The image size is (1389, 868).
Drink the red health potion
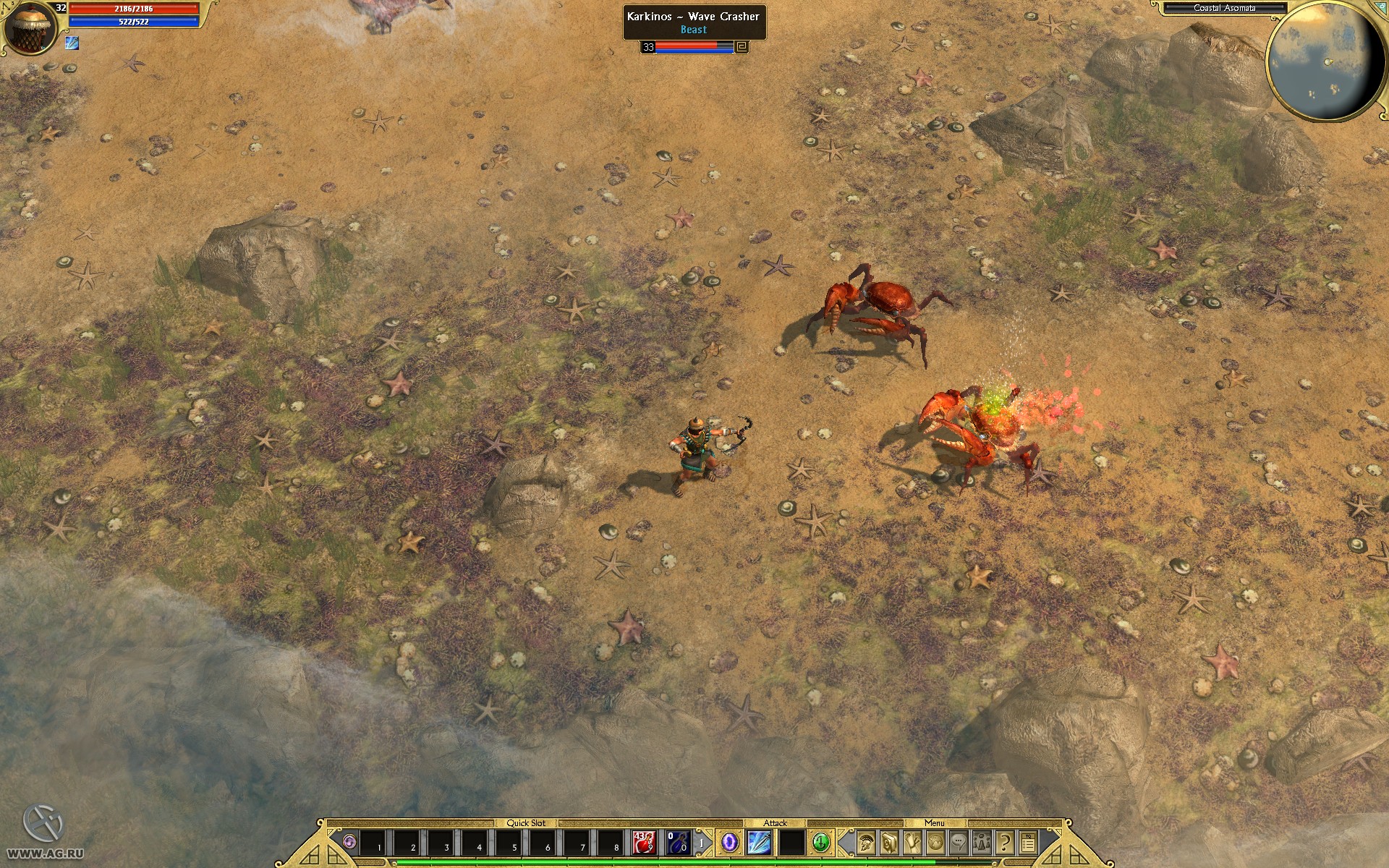pos(643,843)
